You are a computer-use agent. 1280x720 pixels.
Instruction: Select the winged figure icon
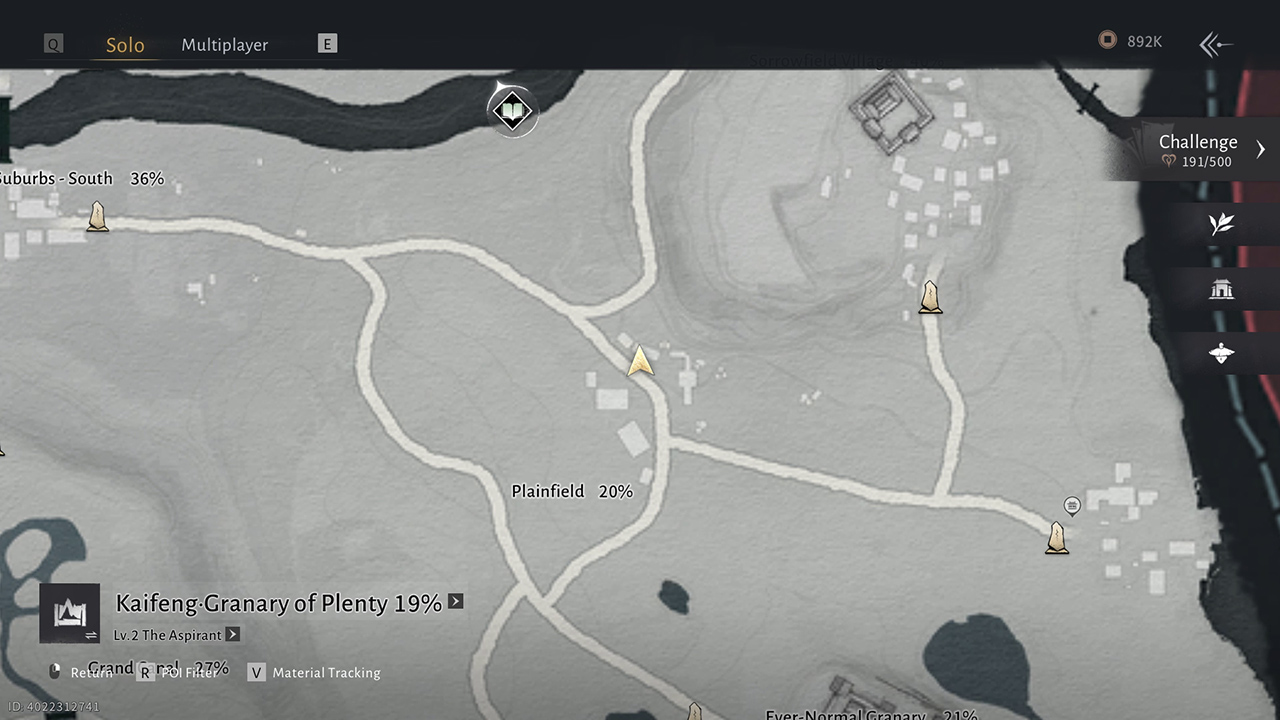coord(1221,353)
